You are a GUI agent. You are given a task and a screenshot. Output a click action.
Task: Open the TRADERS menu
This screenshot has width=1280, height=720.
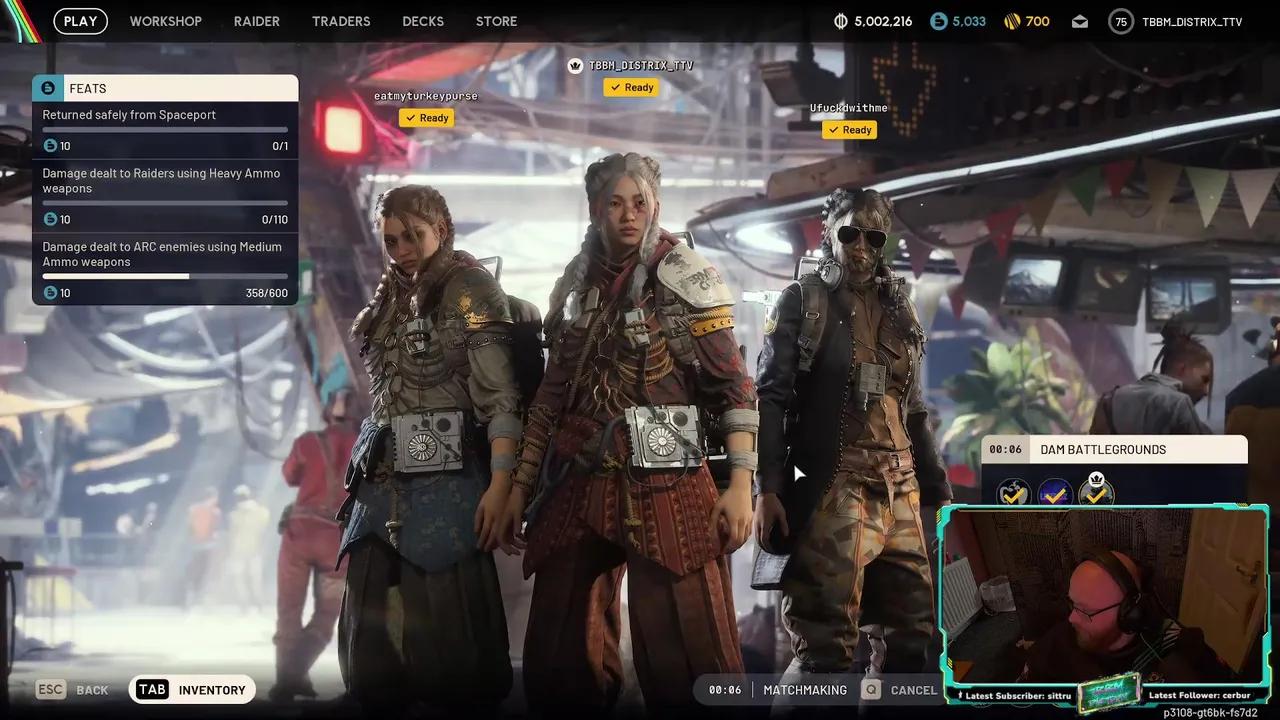coord(341,21)
